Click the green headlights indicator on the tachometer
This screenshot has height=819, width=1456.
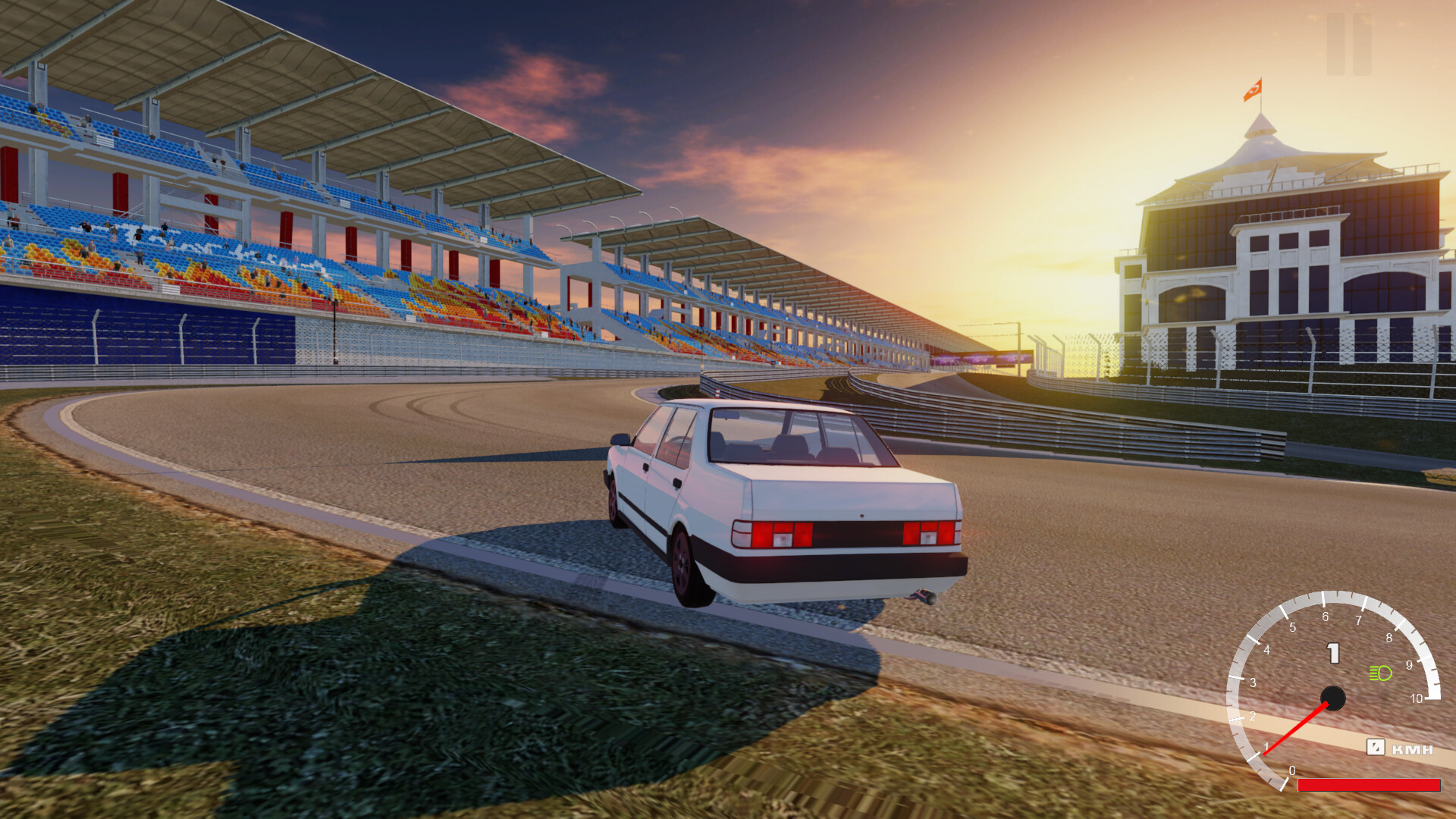1381,672
